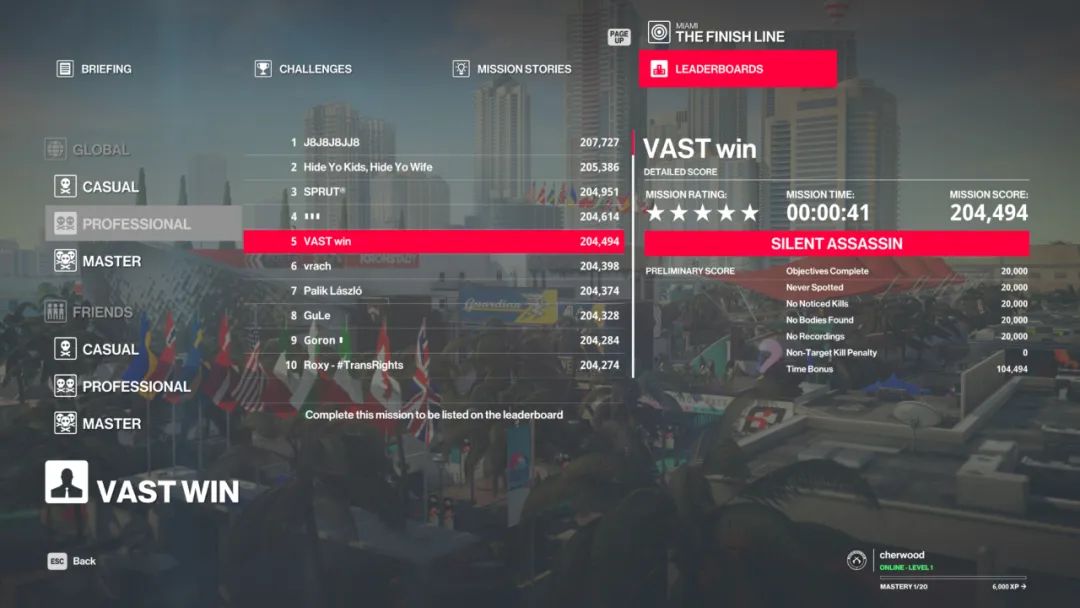The width and height of the screenshot is (1080, 608).
Task: Open Master under the Global leaderboards
Action: (110, 261)
